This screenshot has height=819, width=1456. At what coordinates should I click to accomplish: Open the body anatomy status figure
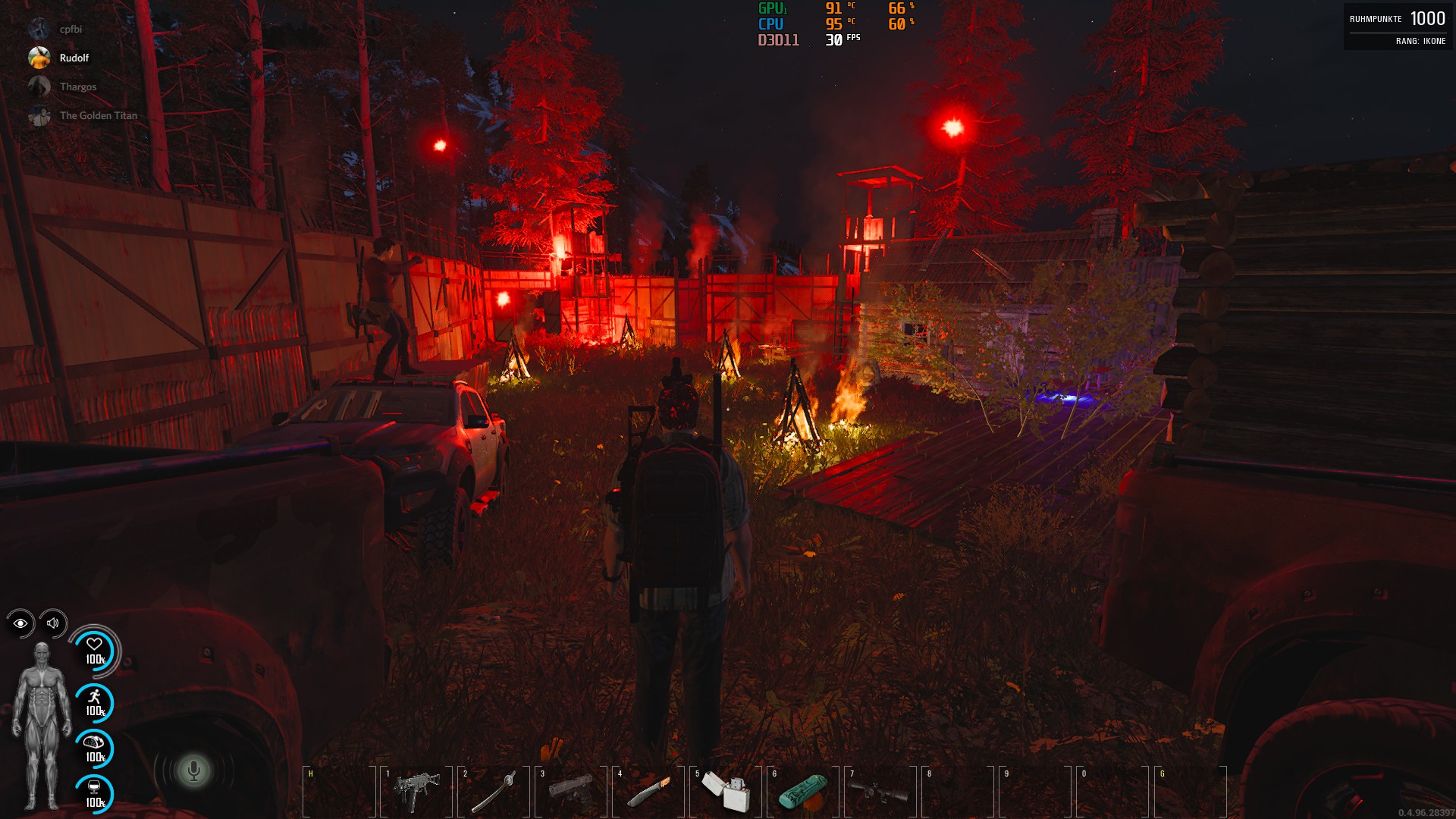(42, 726)
